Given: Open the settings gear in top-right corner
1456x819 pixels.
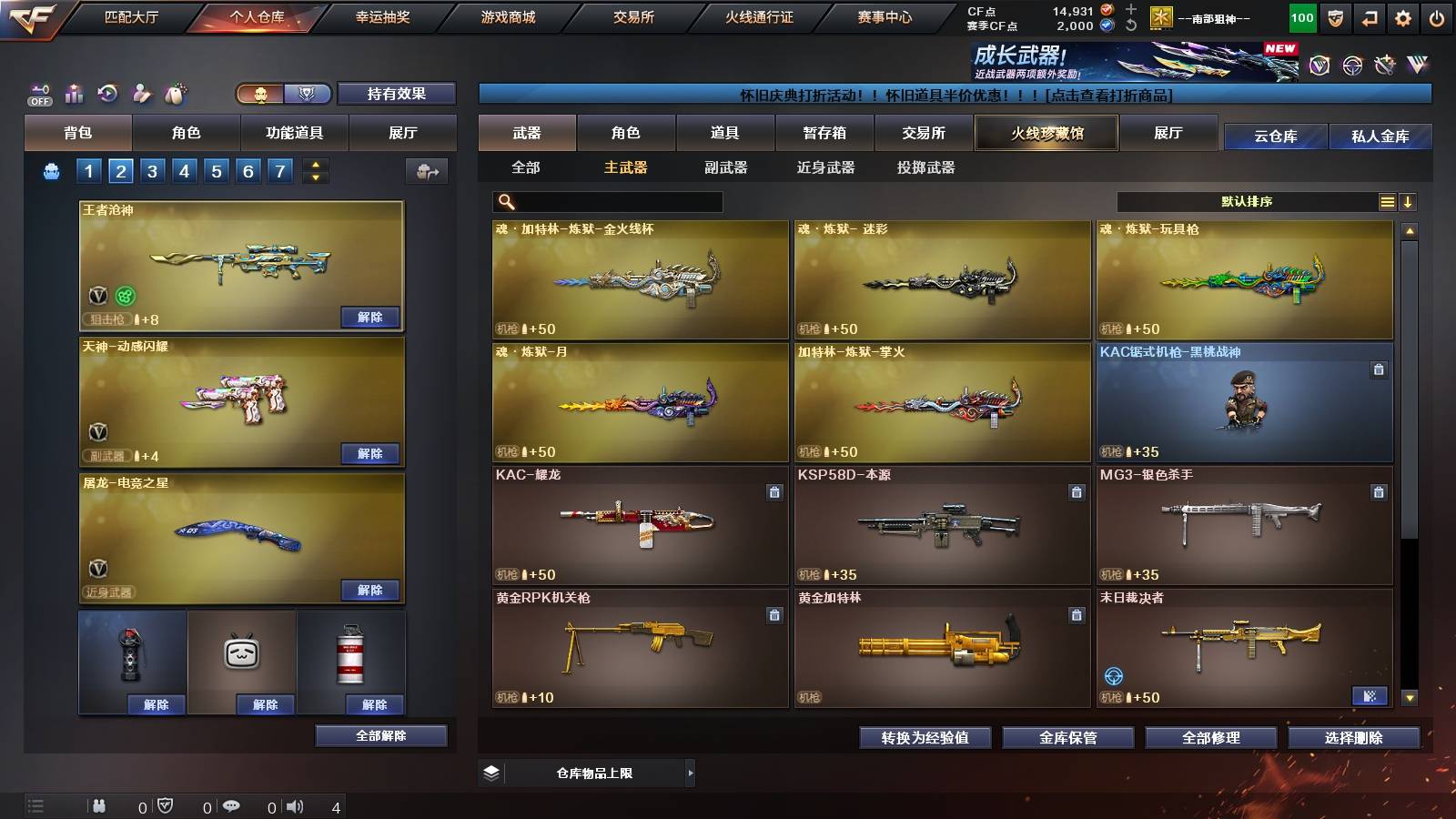Looking at the screenshot, I should pos(1402,17).
